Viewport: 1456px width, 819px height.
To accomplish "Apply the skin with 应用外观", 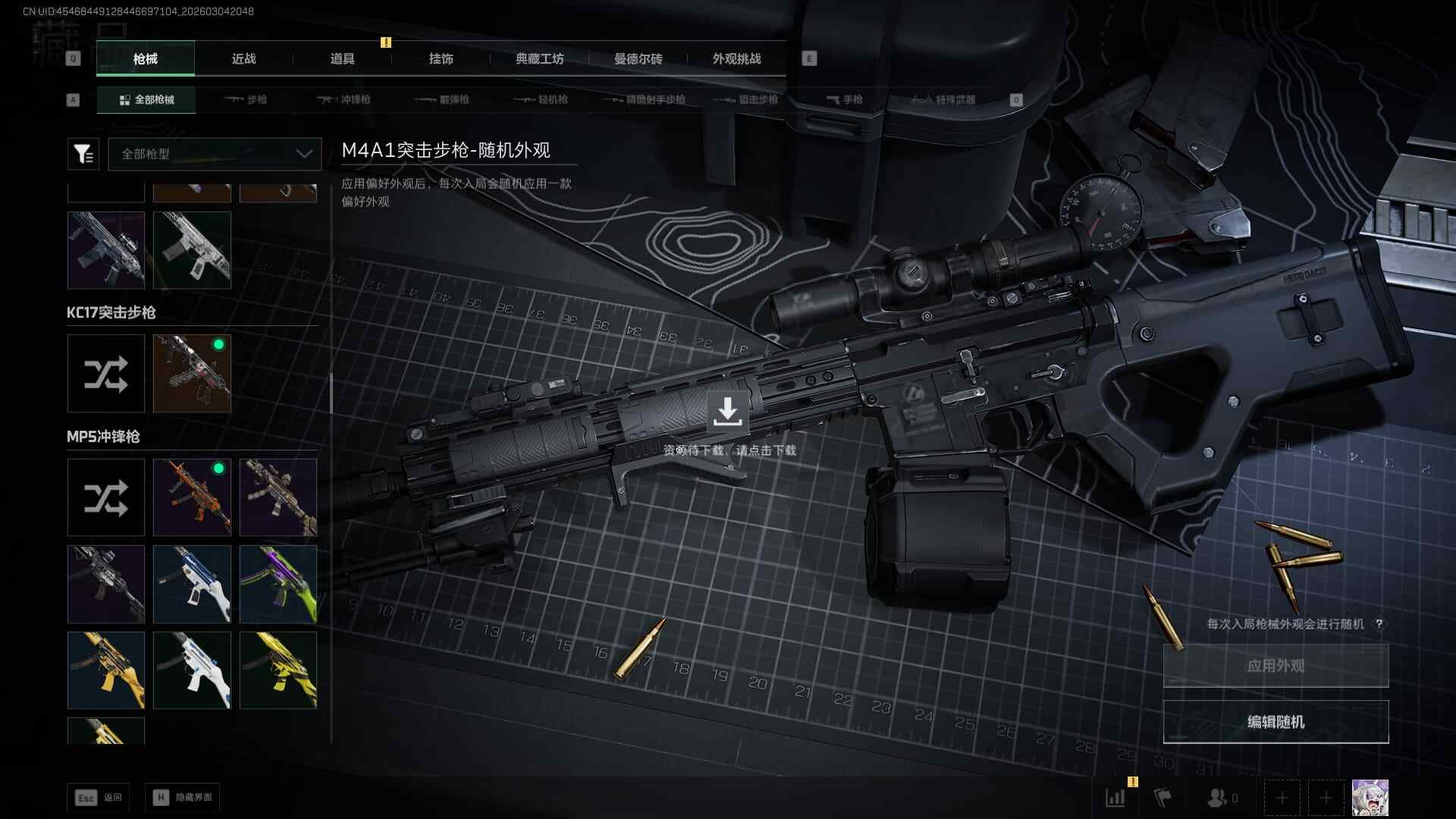I will [1276, 666].
